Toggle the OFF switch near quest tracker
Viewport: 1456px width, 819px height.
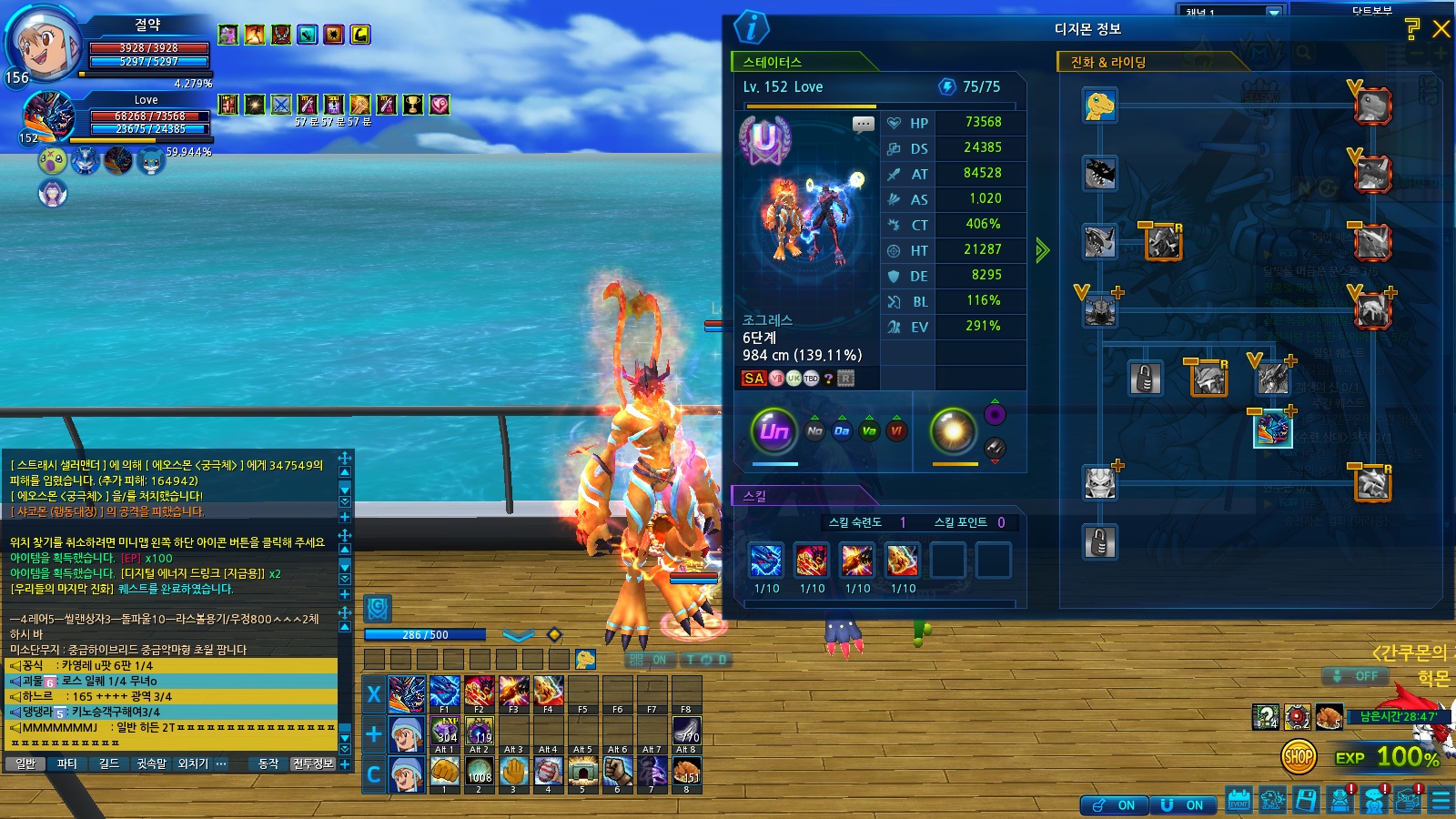(1355, 676)
